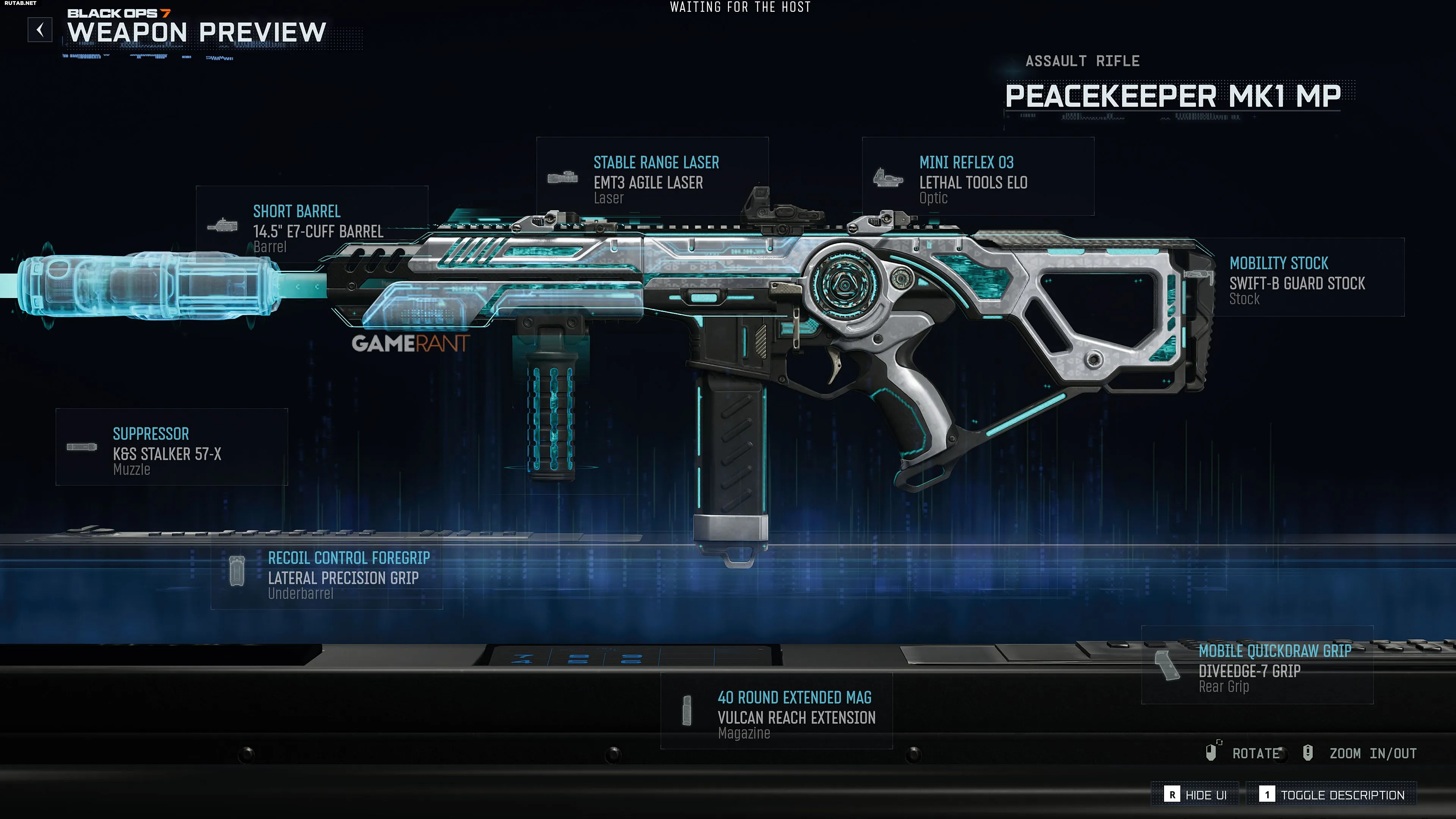Click the Suppressor muzzle attachment

click(171, 447)
